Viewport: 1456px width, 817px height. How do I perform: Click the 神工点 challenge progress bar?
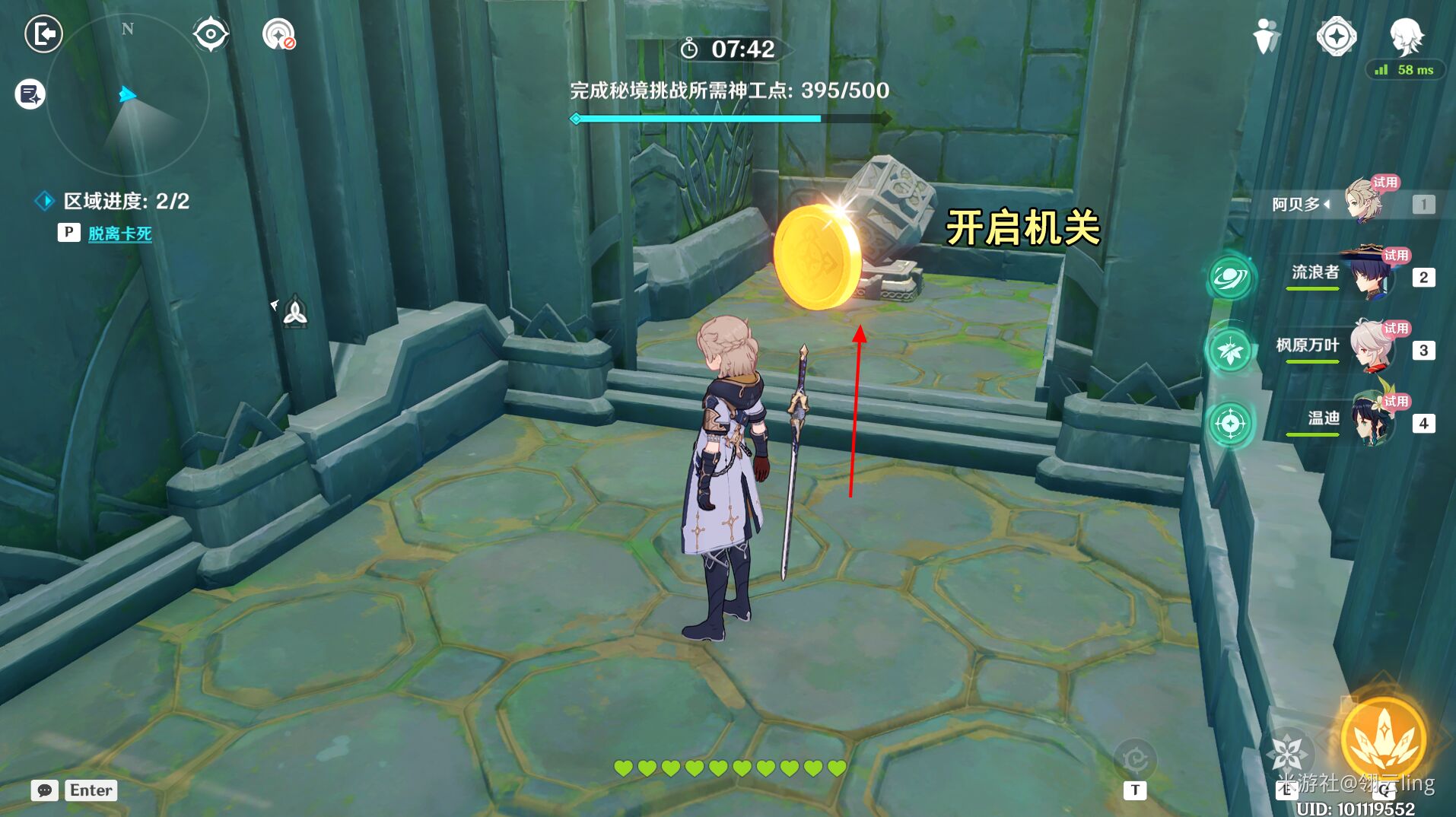click(x=726, y=118)
